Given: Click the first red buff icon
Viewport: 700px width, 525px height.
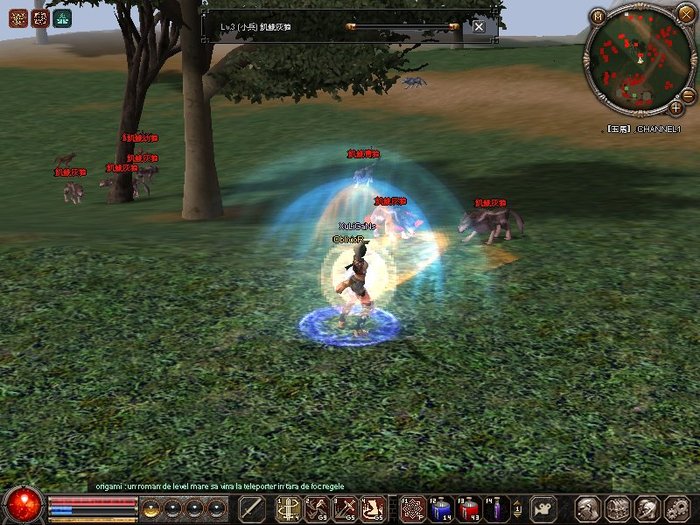Looking at the screenshot, I should pyautogui.click(x=16, y=17).
